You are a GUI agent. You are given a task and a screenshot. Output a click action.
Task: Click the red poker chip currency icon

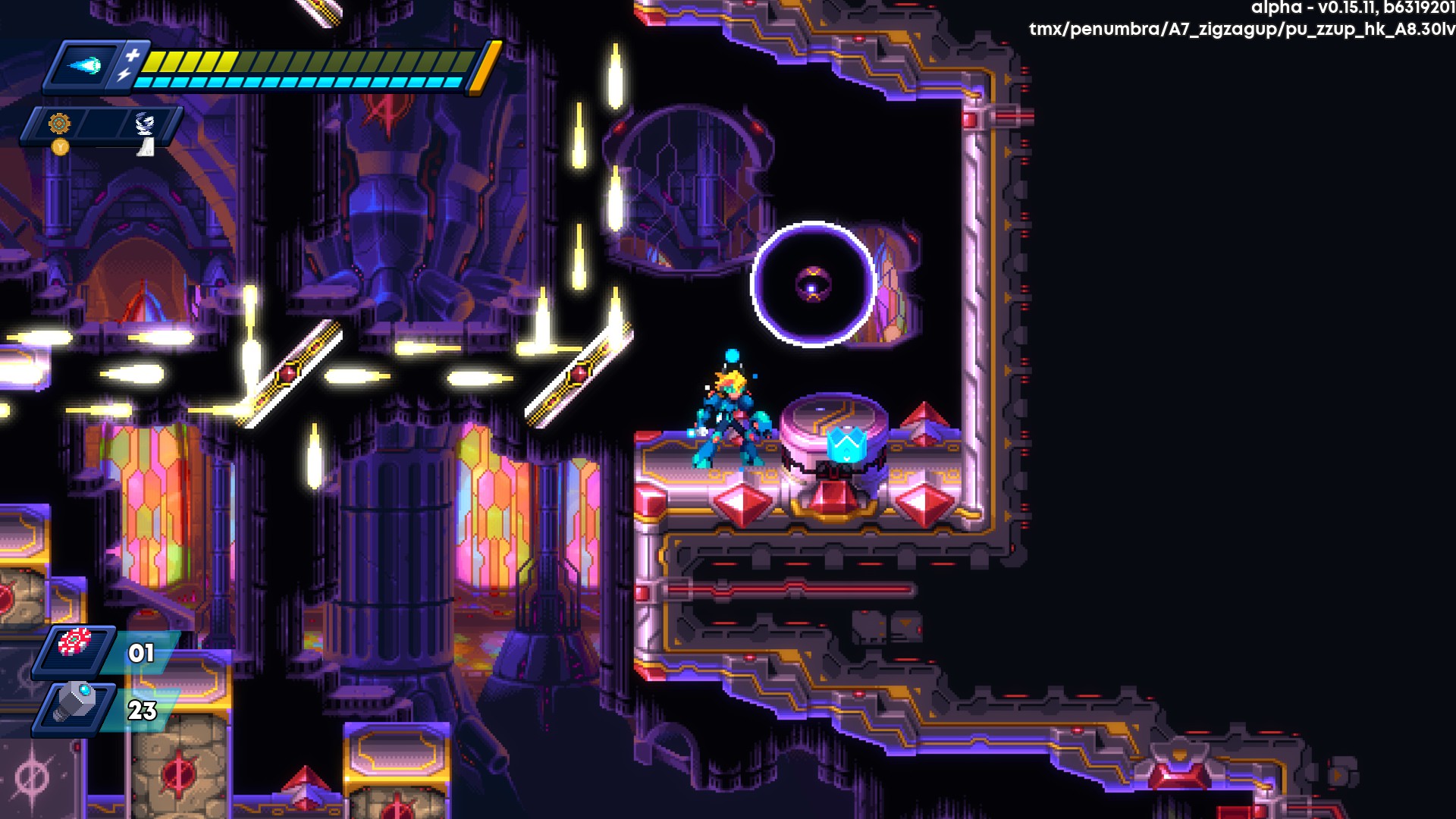(74, 643)
